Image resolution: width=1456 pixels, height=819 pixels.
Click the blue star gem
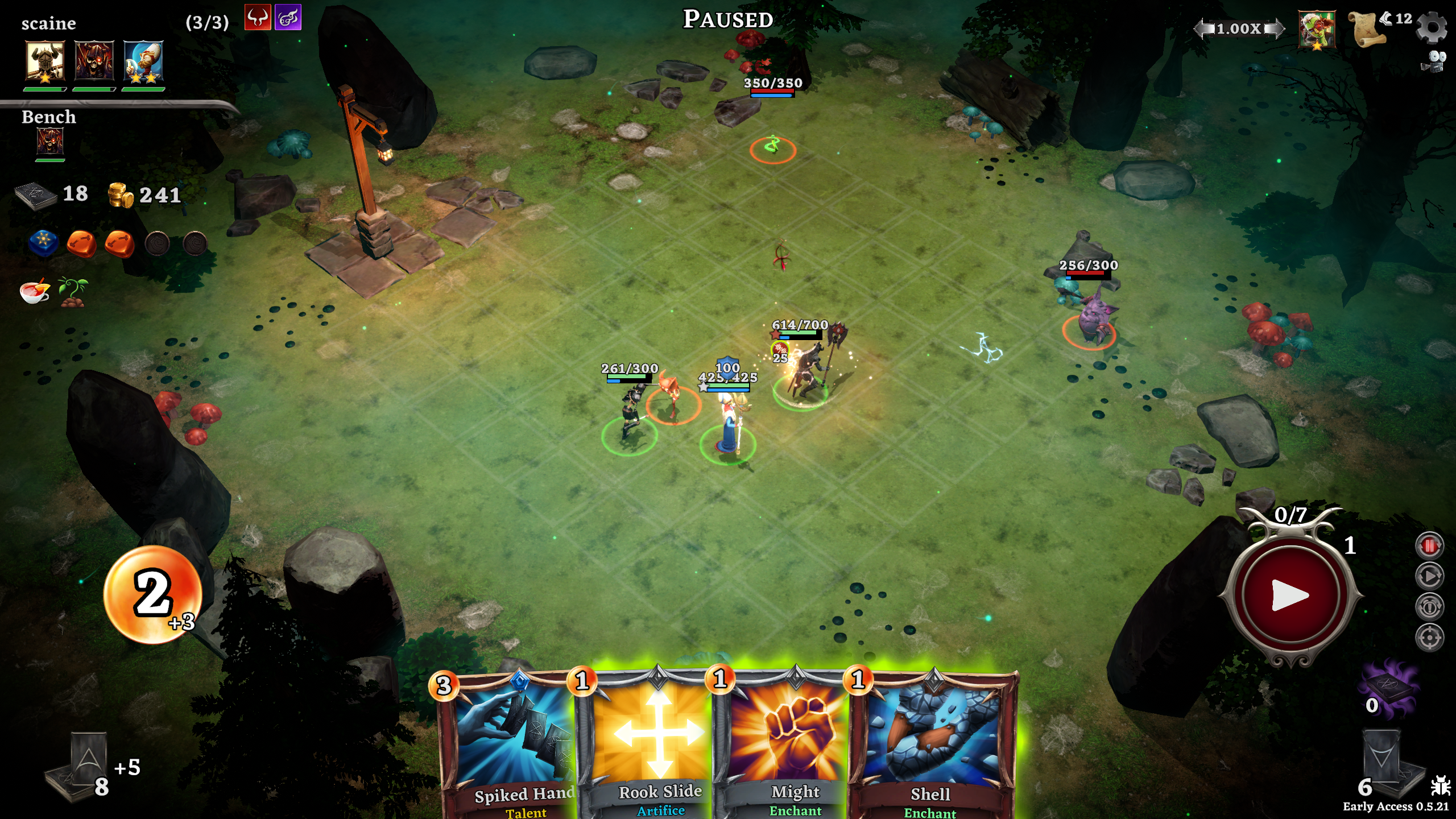point(44,242)
